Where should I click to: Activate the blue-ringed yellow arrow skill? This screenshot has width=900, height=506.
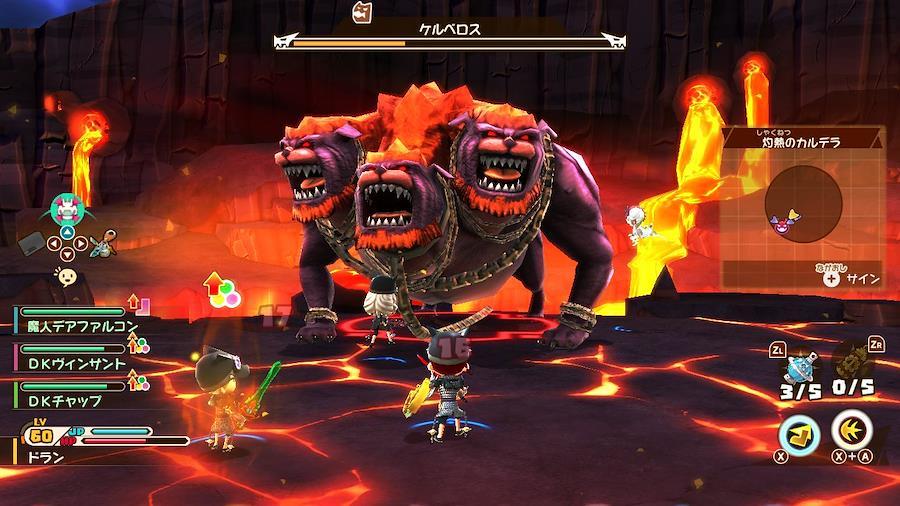point(799,433)
